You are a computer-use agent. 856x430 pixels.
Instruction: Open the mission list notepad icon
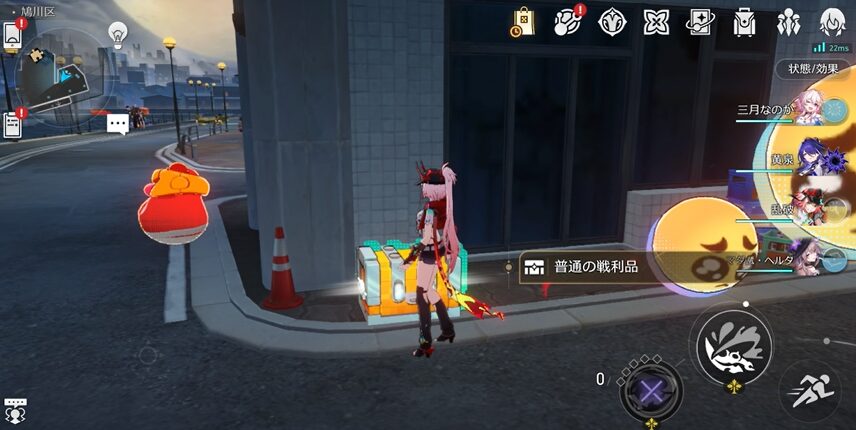coord(12,125)
